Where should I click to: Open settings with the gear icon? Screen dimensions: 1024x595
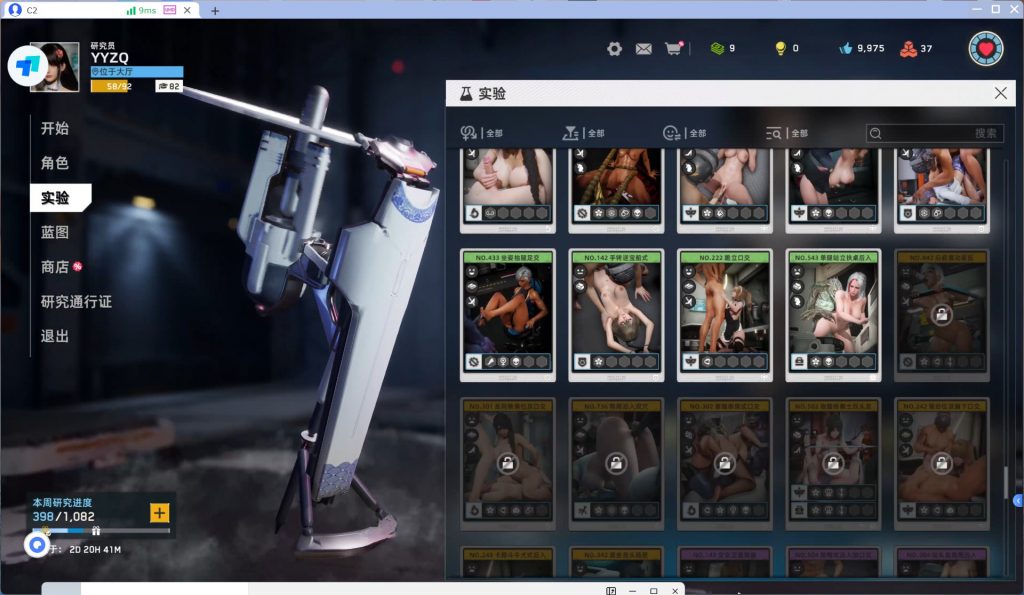pos(614,48)
